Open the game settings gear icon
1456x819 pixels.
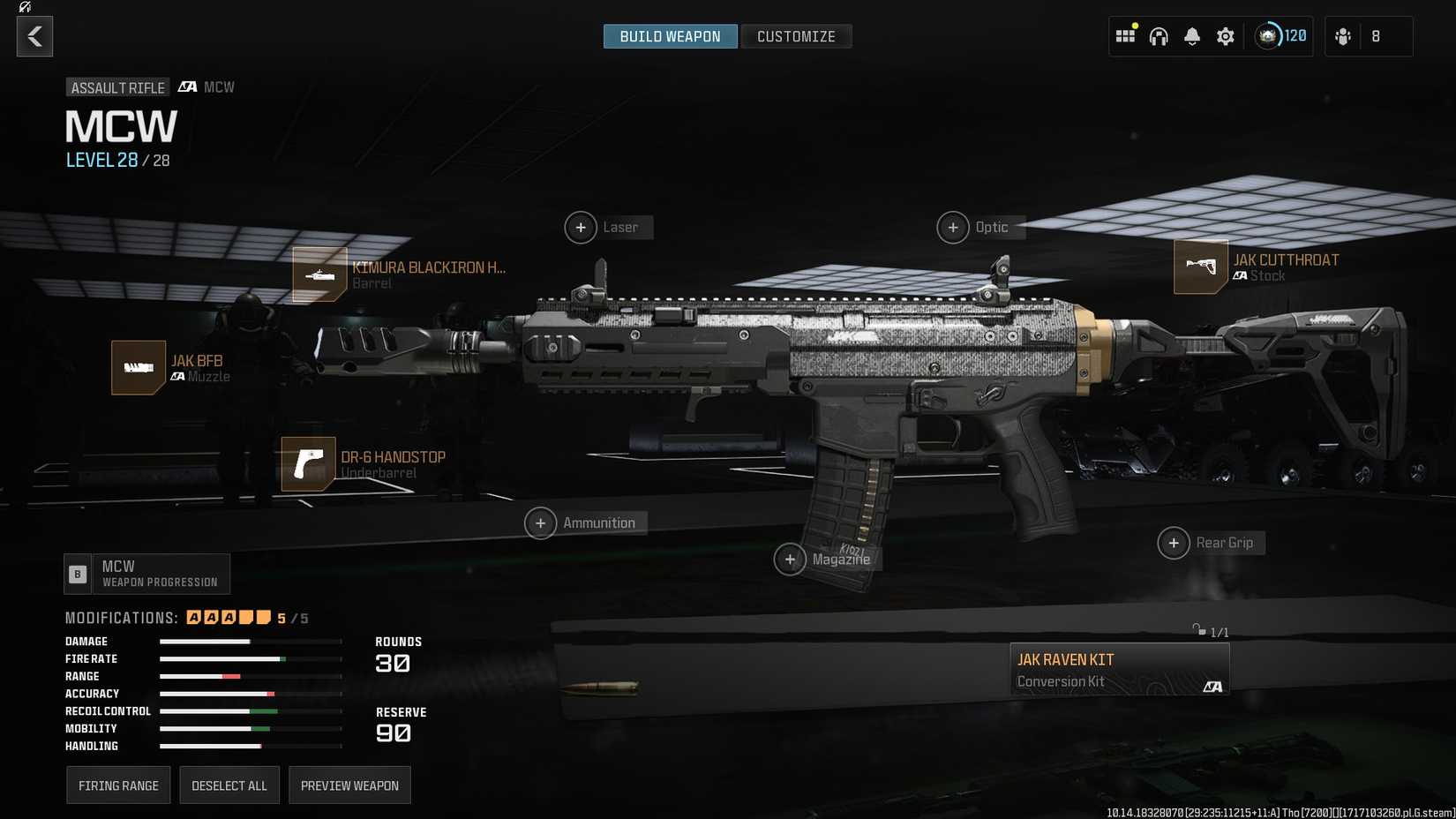pyautogui.click(x=1225, y=35)
